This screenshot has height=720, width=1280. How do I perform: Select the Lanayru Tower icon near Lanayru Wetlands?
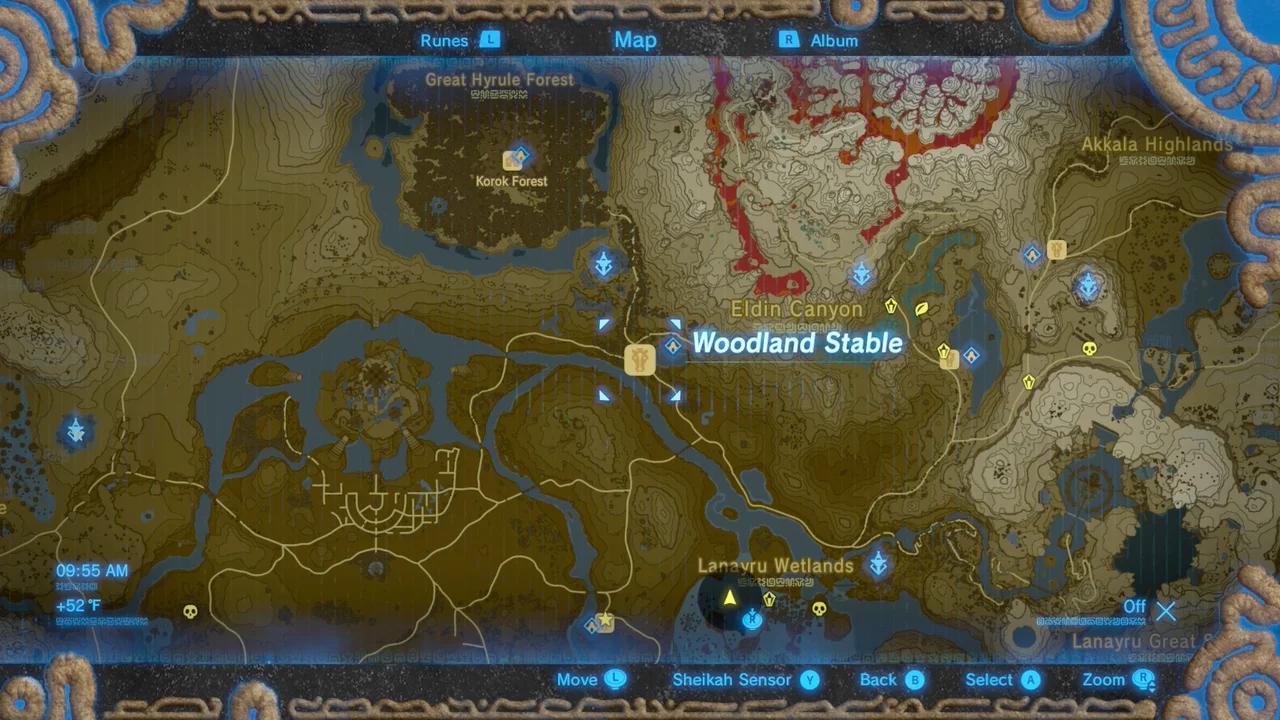coord(878,563)
